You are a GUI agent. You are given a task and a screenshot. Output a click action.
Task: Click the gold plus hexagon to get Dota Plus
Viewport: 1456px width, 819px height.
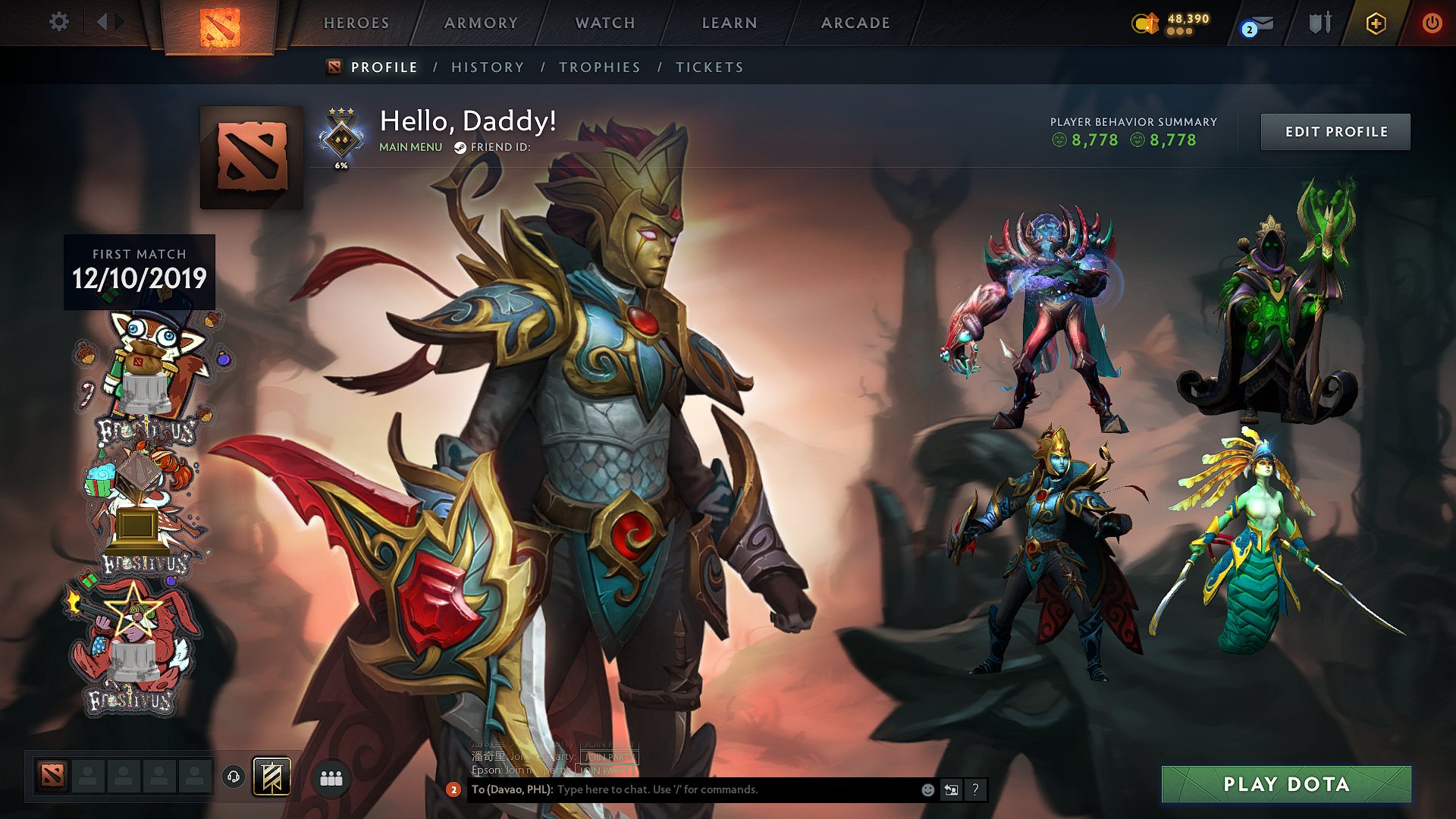(1376, 23)
